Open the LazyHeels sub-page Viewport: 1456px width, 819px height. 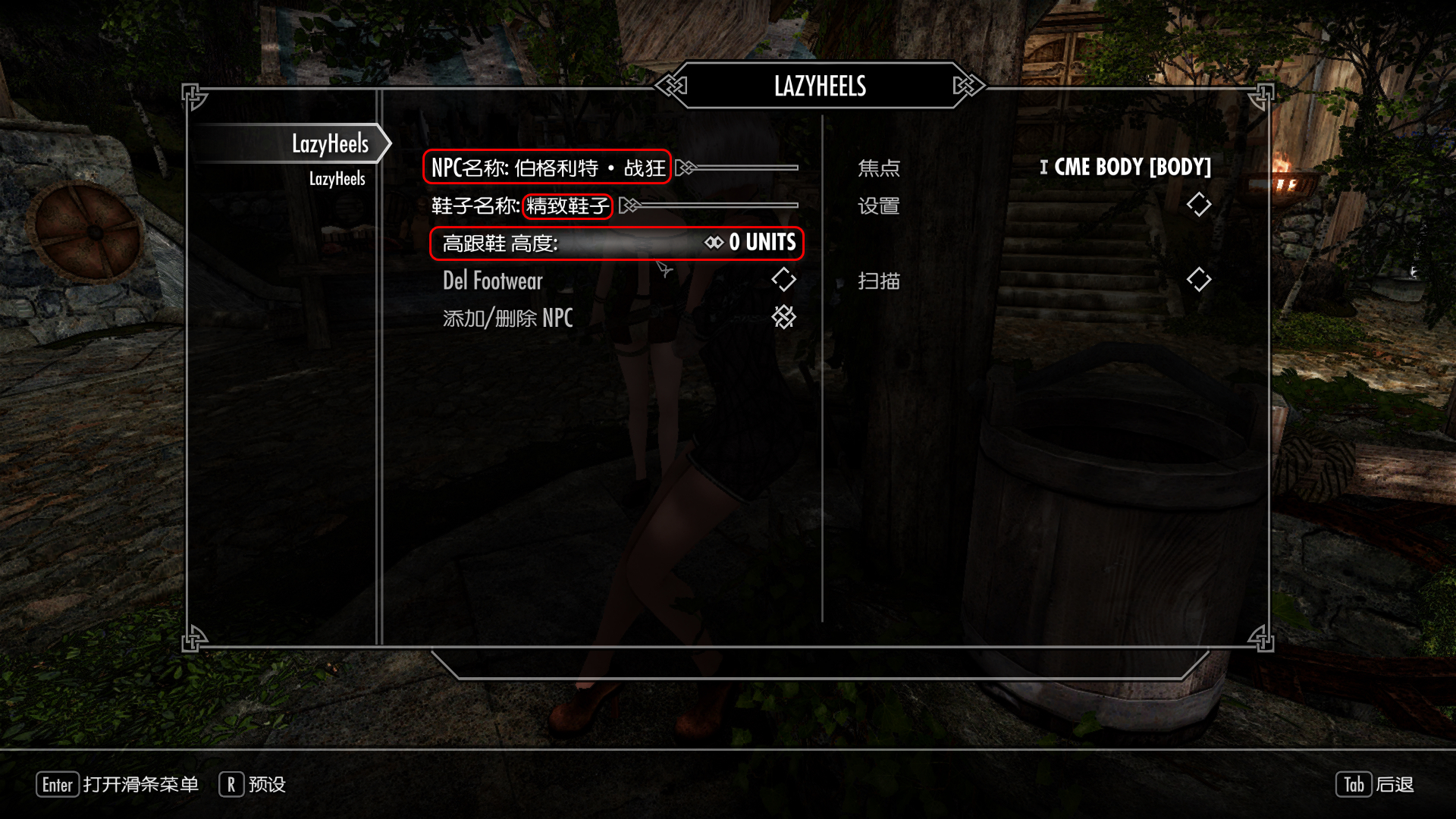pos(337,179)
